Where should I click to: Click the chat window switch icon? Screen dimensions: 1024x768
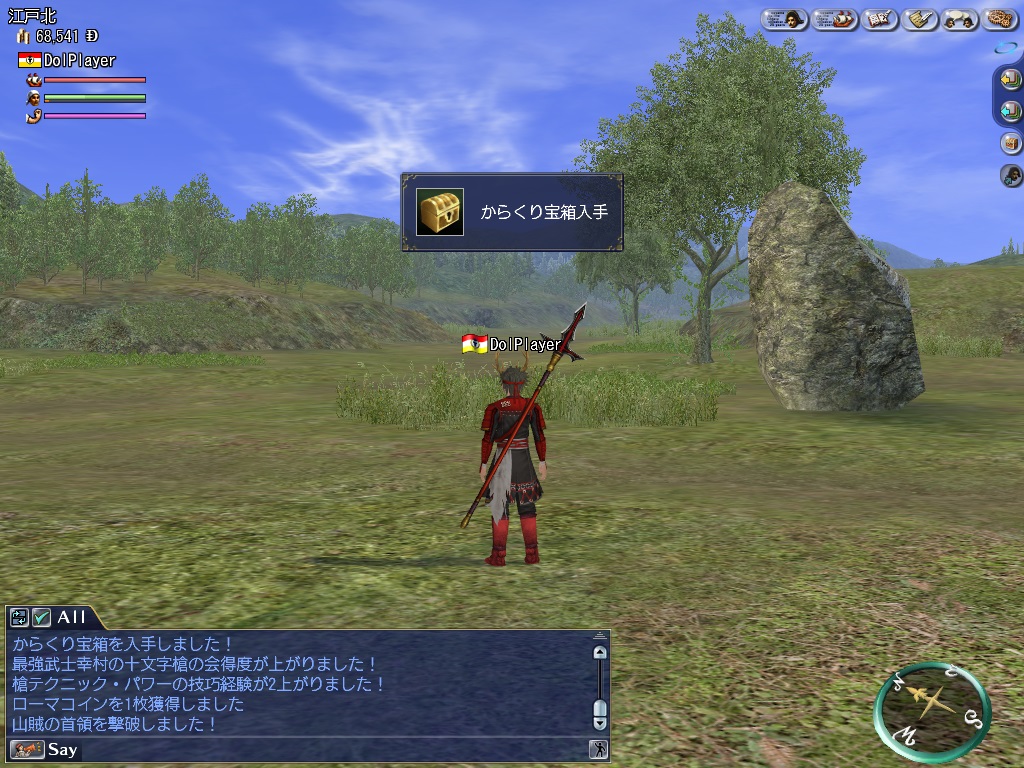(20, 618)
